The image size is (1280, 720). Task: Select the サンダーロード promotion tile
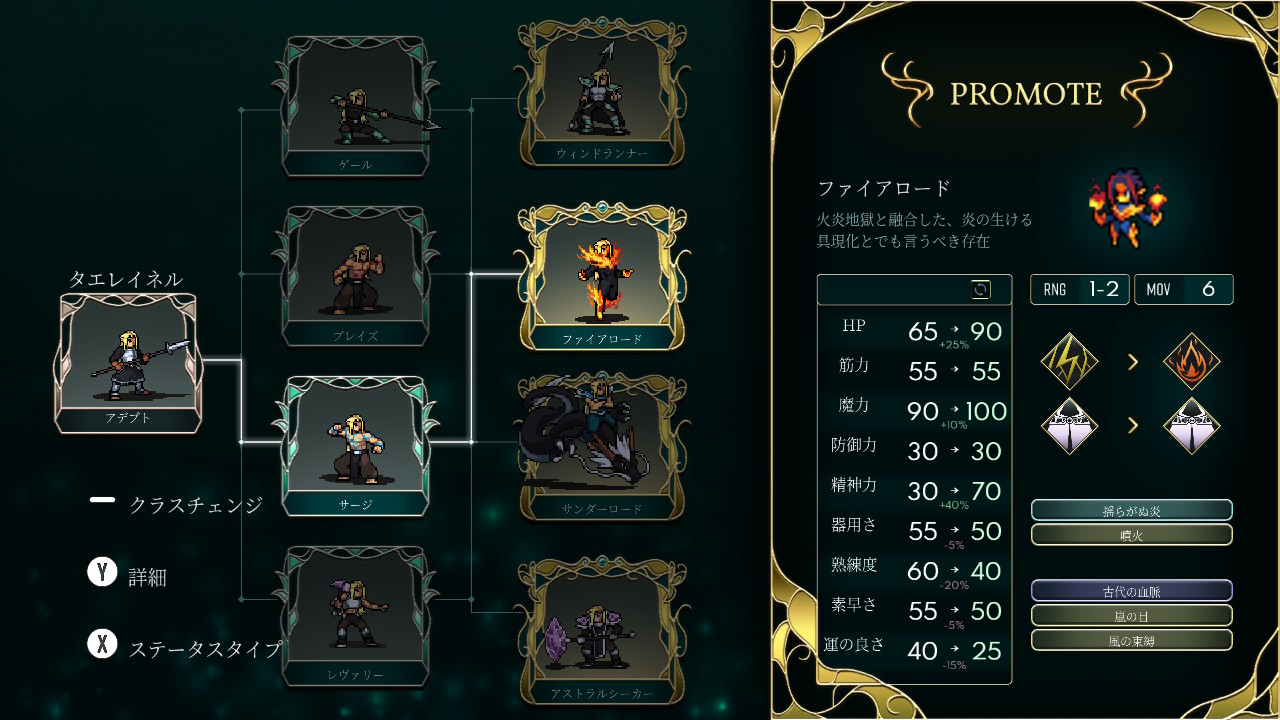(x=601, y=447)
